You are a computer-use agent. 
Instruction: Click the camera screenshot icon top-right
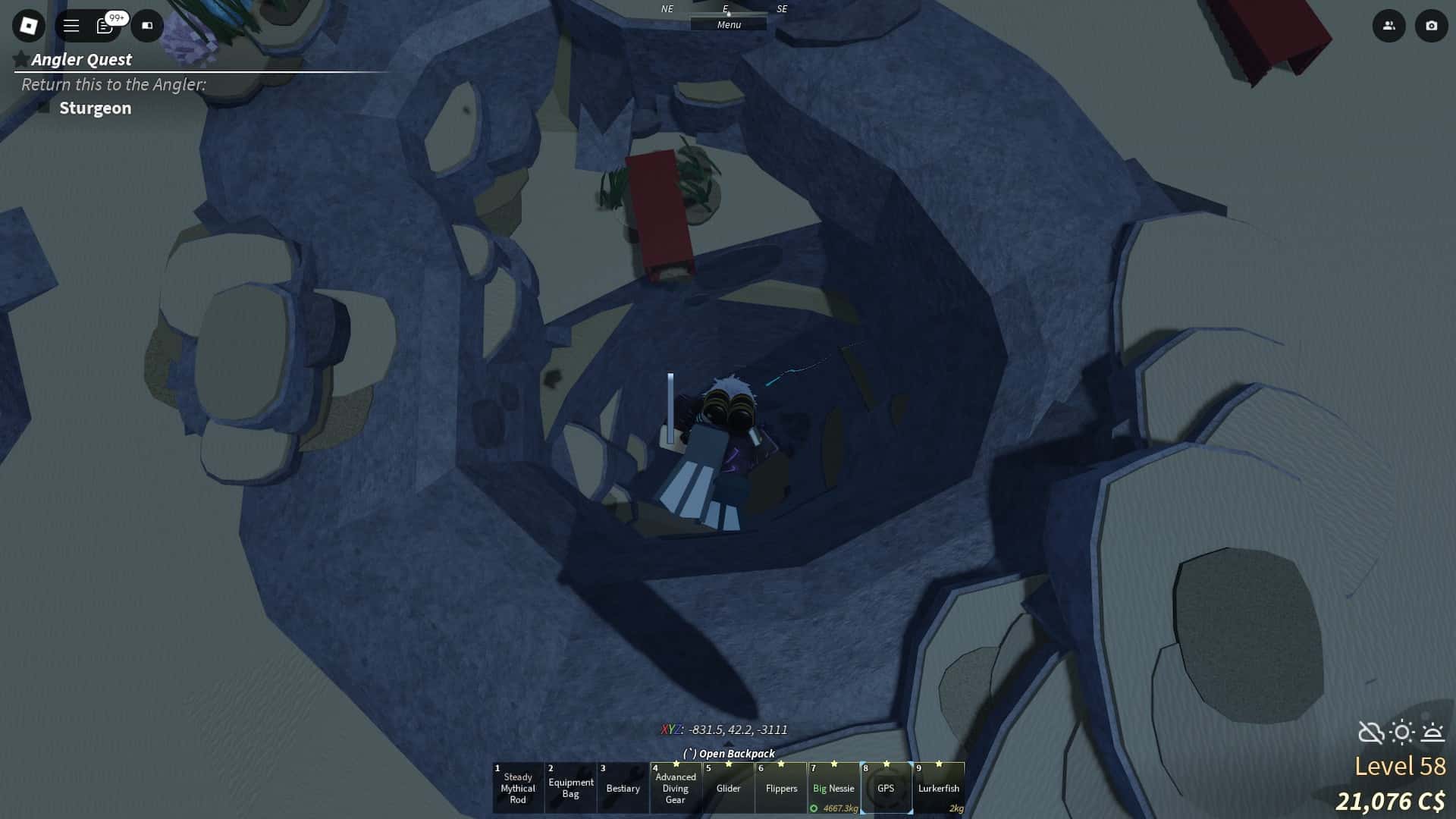[x=1430, y=26]
